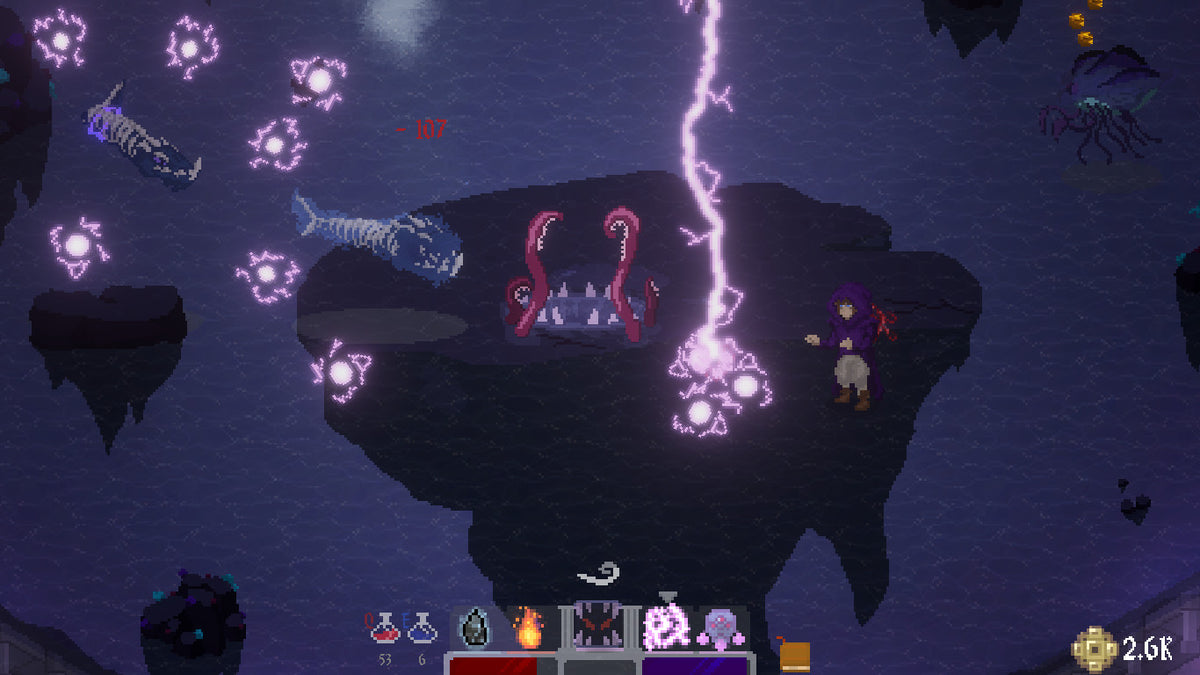The height and width of the screenshot is (675, 1200).
Task: Select the dark stone shard spell slot
Action: [473, 630]
